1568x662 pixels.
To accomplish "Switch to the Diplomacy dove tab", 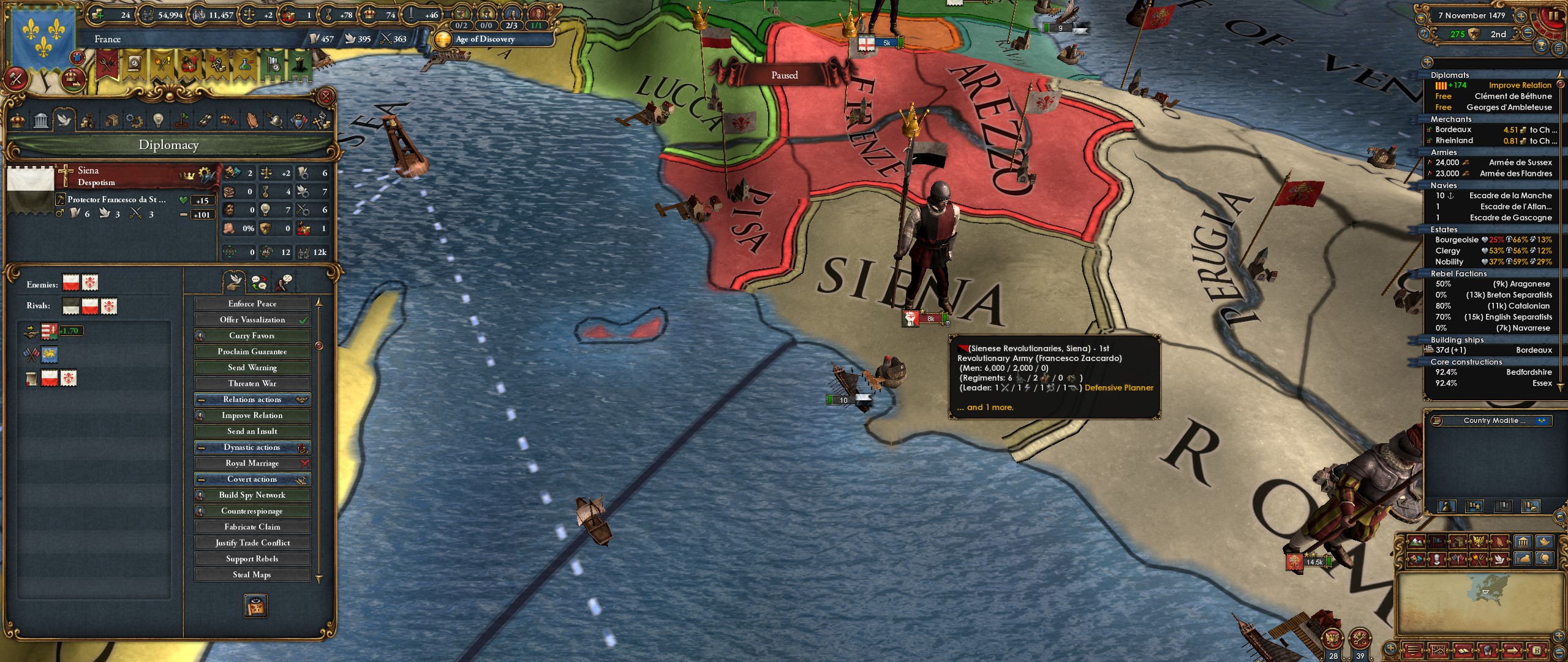I will point(66,120).
